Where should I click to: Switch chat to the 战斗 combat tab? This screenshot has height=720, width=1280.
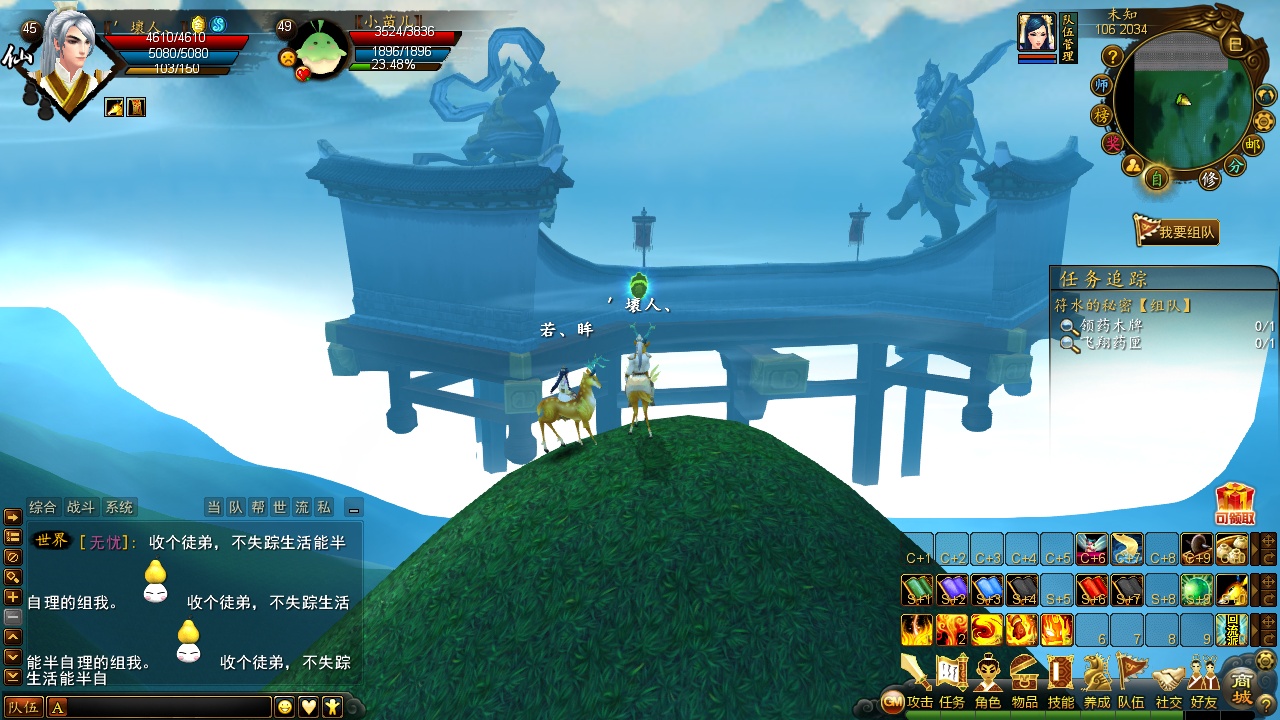point(81,507)
